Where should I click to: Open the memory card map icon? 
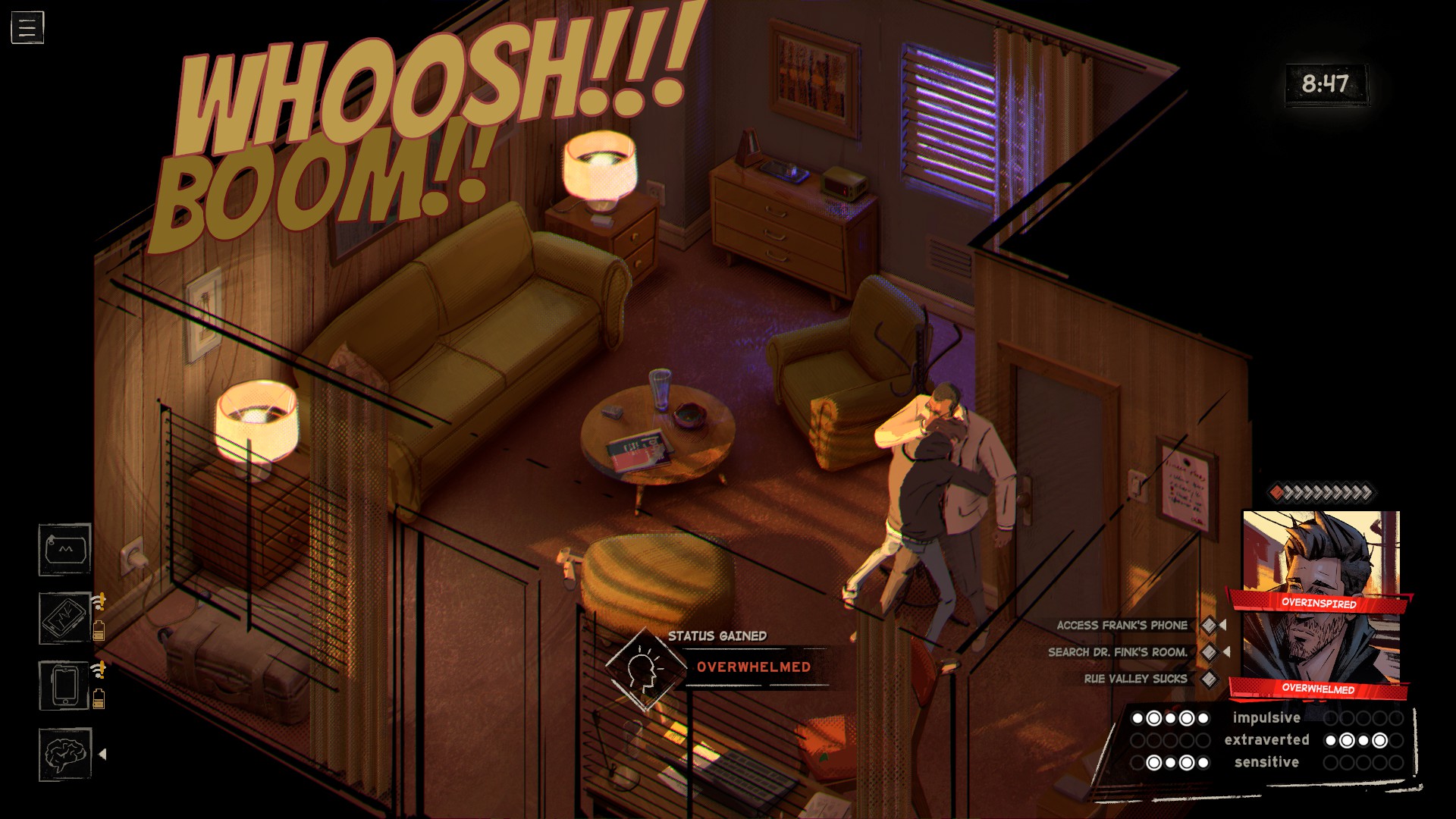click(x=65, y=550)
